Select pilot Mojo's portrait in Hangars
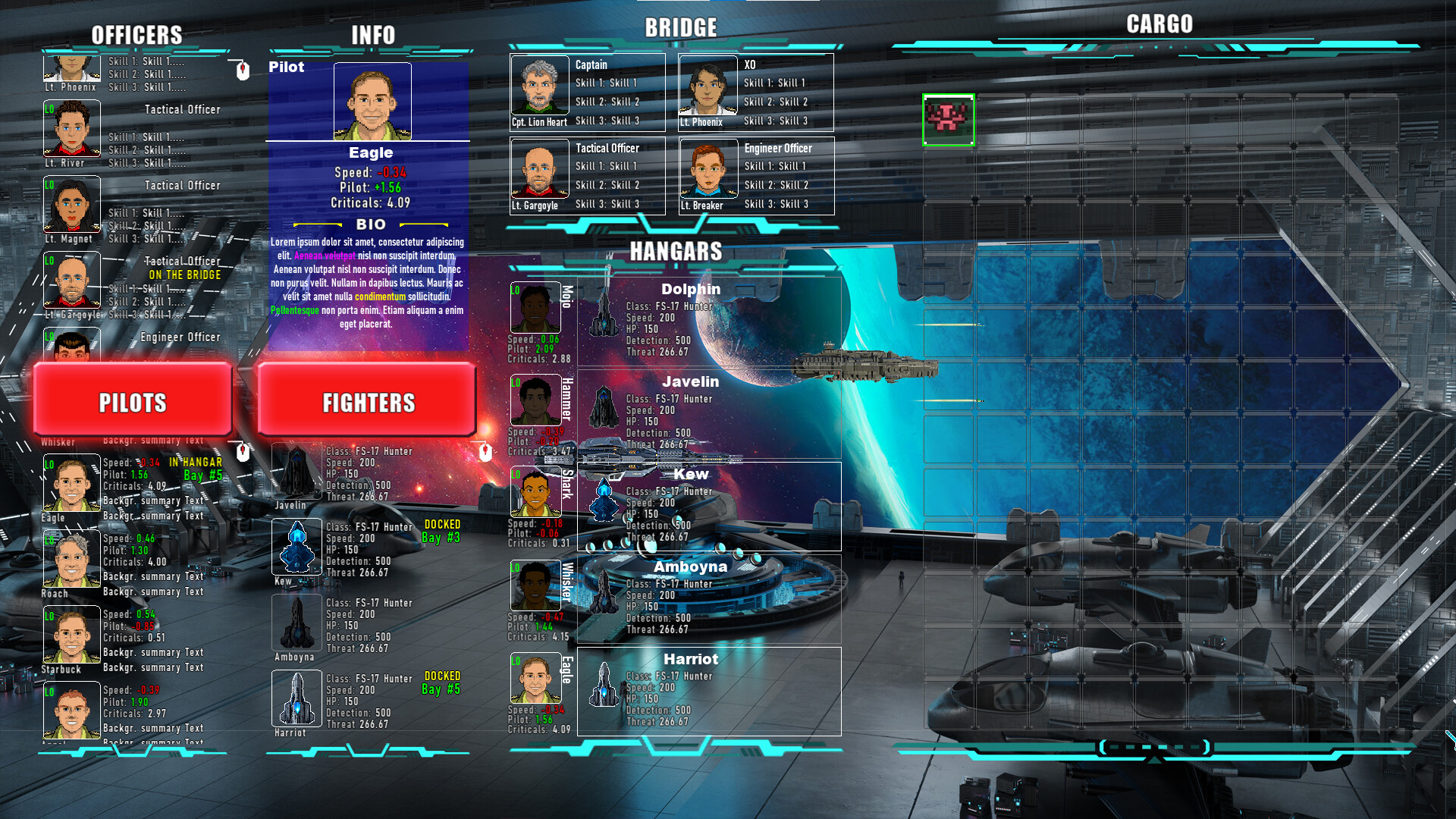This screenshot has width=1456, height=819. click(x=535, y=307)
